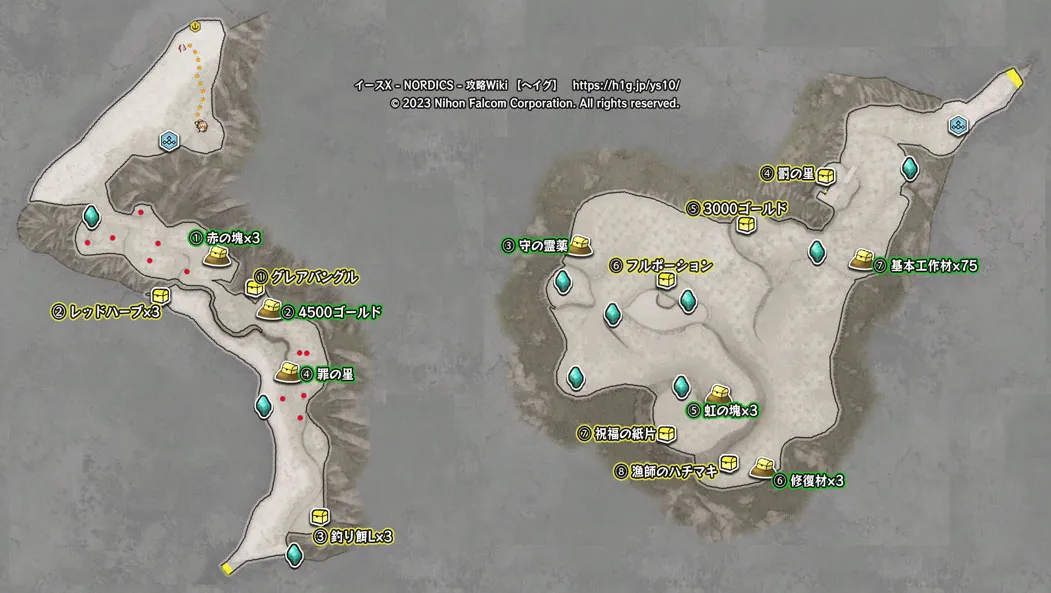Select the 祝福の紙片 chest marker
Screen dimensions: 1051x593
coord(667,434)
